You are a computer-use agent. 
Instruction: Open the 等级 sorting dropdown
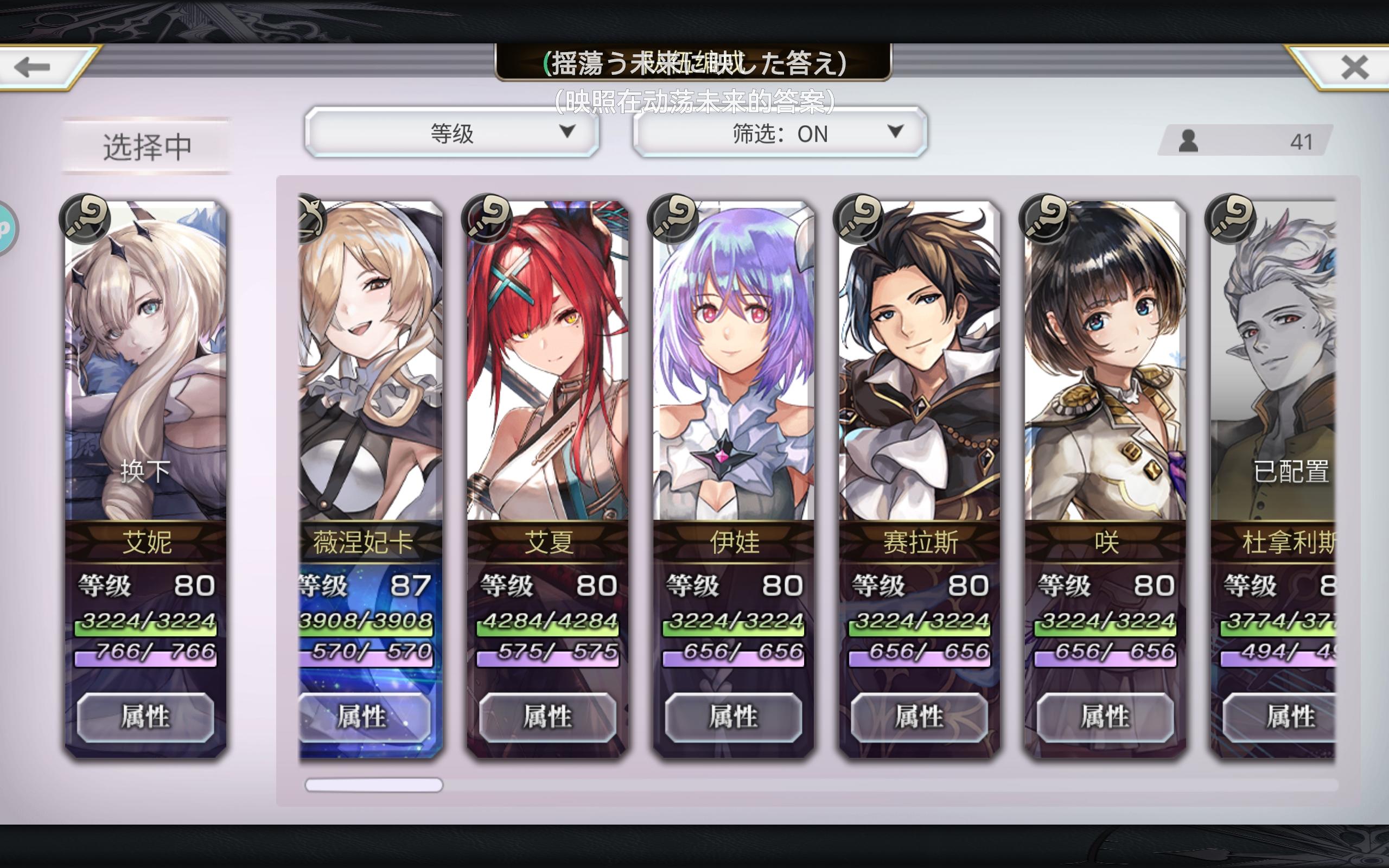click(x=454, y=134)
